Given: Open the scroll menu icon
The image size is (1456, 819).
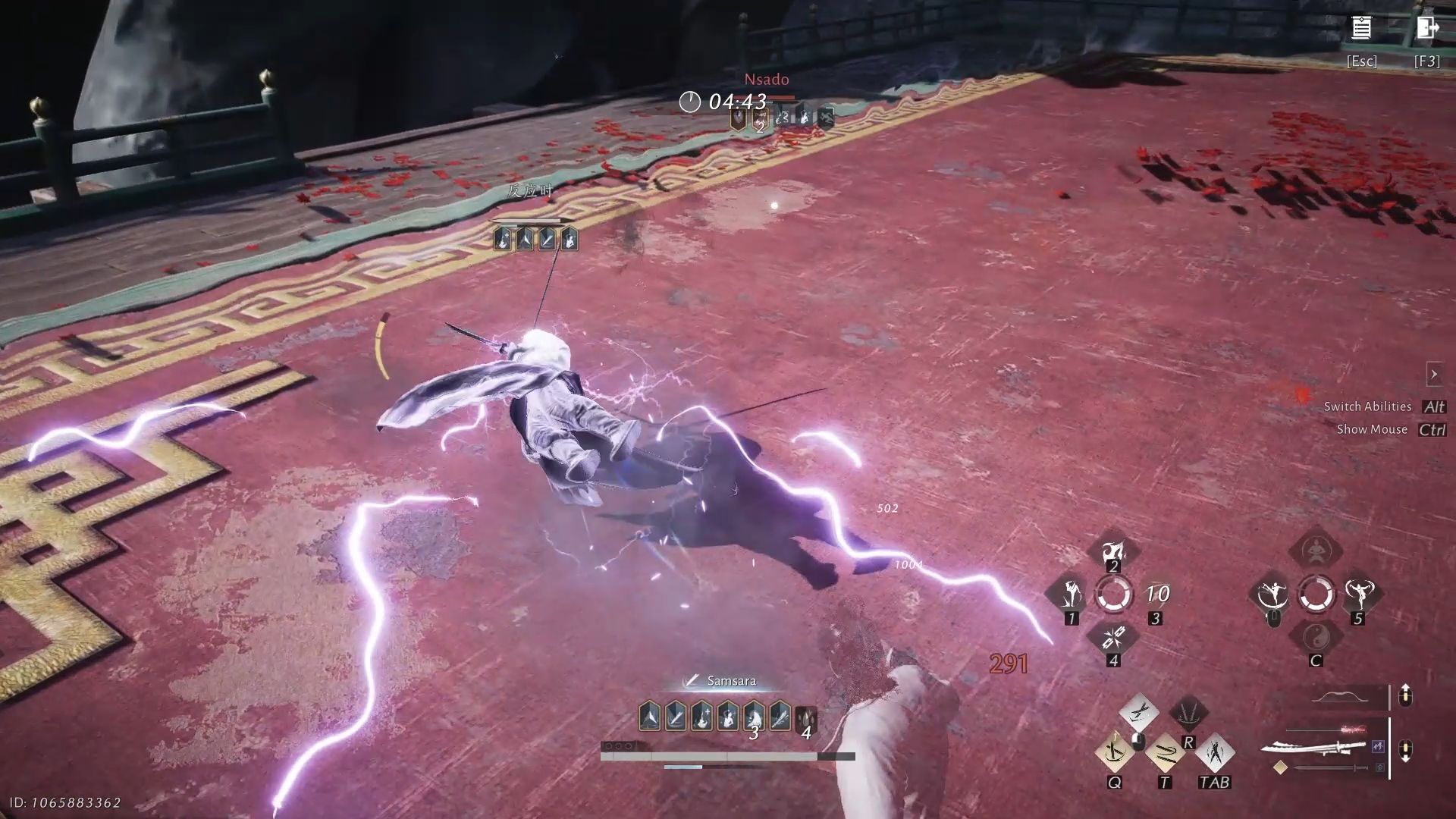Looking at the screenshot, I should click(1361, 29).
